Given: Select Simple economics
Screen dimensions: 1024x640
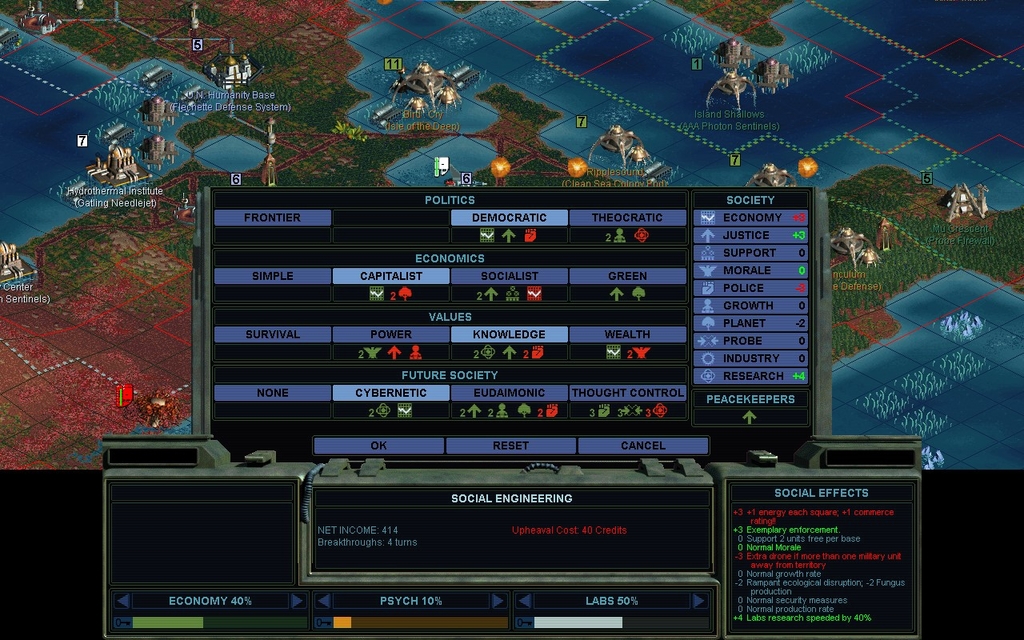Looking at the screenshot, I should (272, 276).
